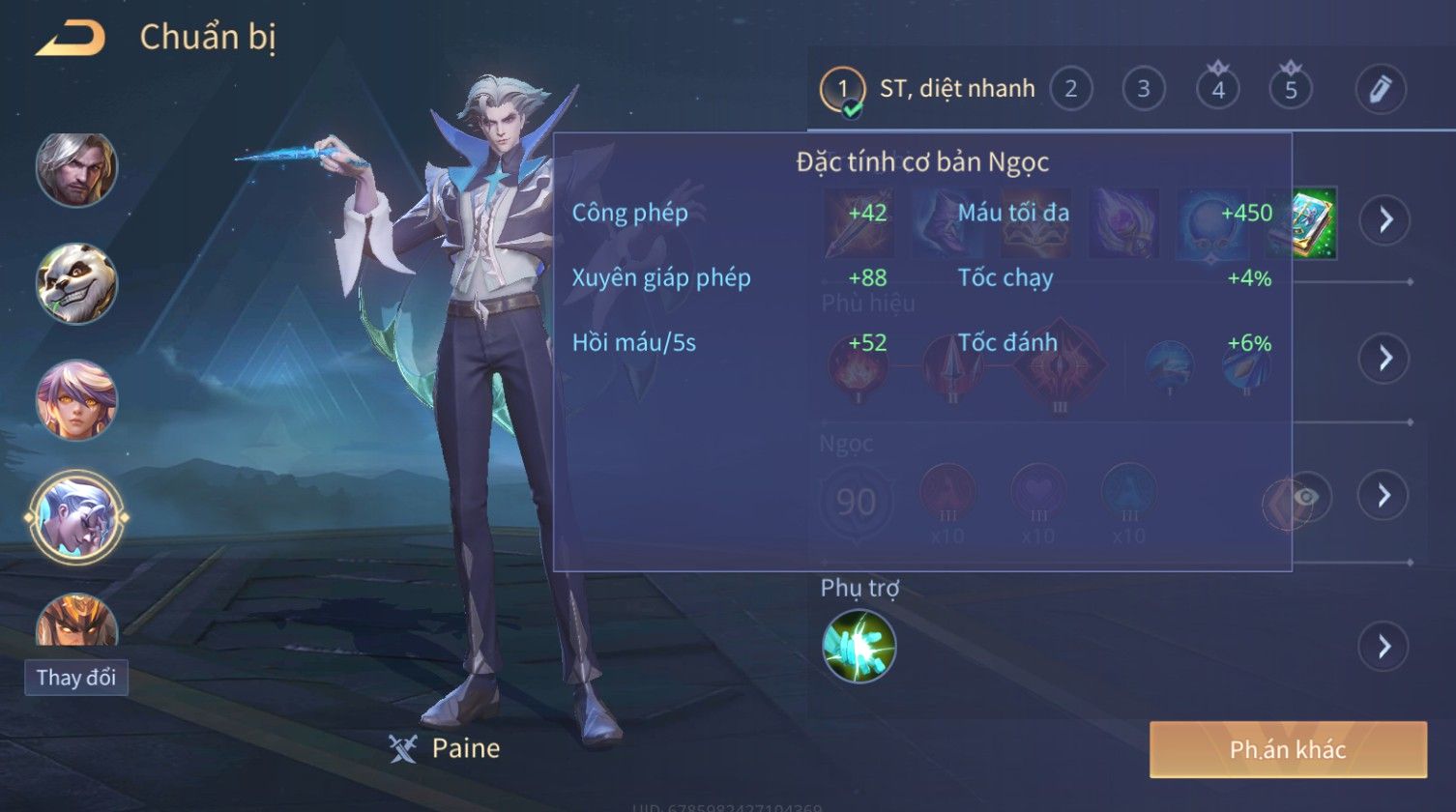The width and height of the screenshot is (1456, 812).
Task: Click the Phản khắc button
Action: tap(1288, 749)
